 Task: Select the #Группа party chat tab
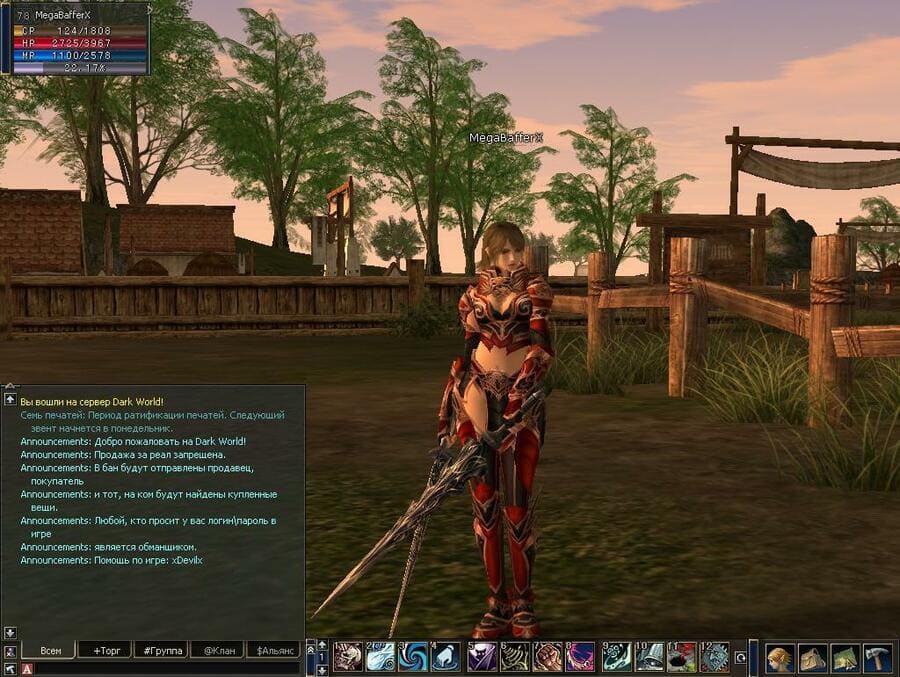[x=161, y=650]
